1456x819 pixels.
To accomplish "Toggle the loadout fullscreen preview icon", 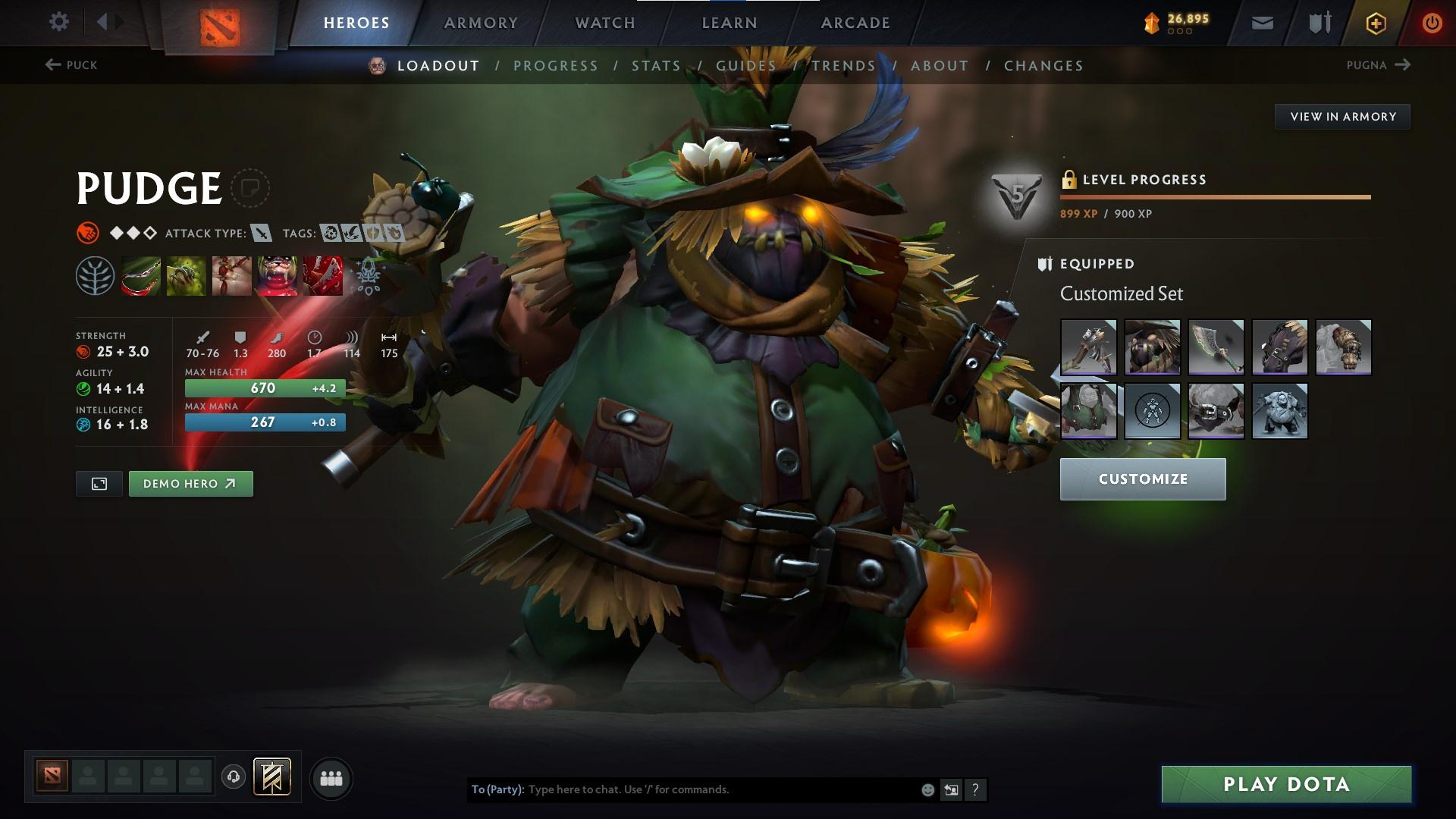I will [x=98, y=483].
